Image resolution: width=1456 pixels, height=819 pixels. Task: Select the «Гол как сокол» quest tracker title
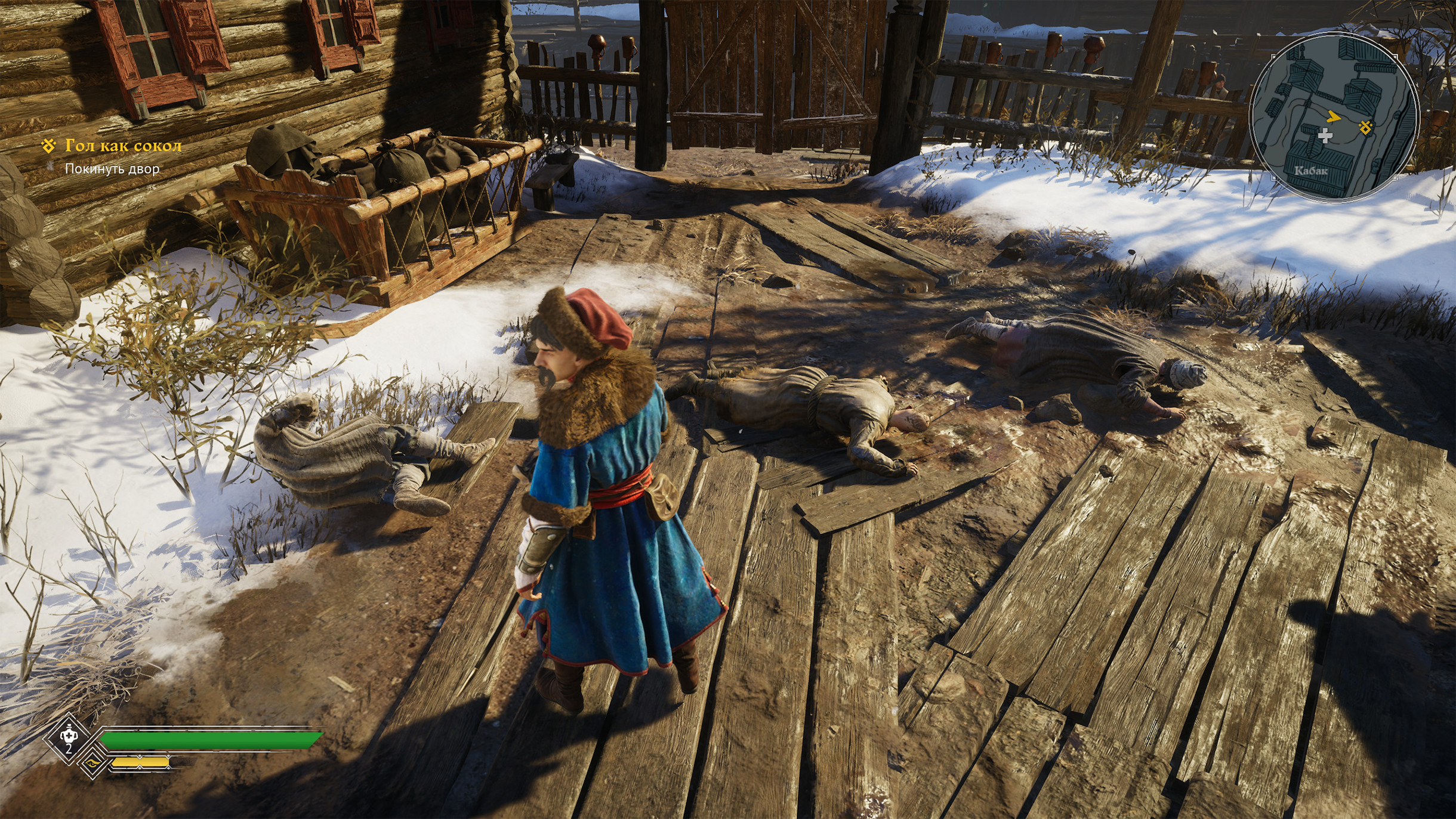pyautogui.click(x=123, y=146)
